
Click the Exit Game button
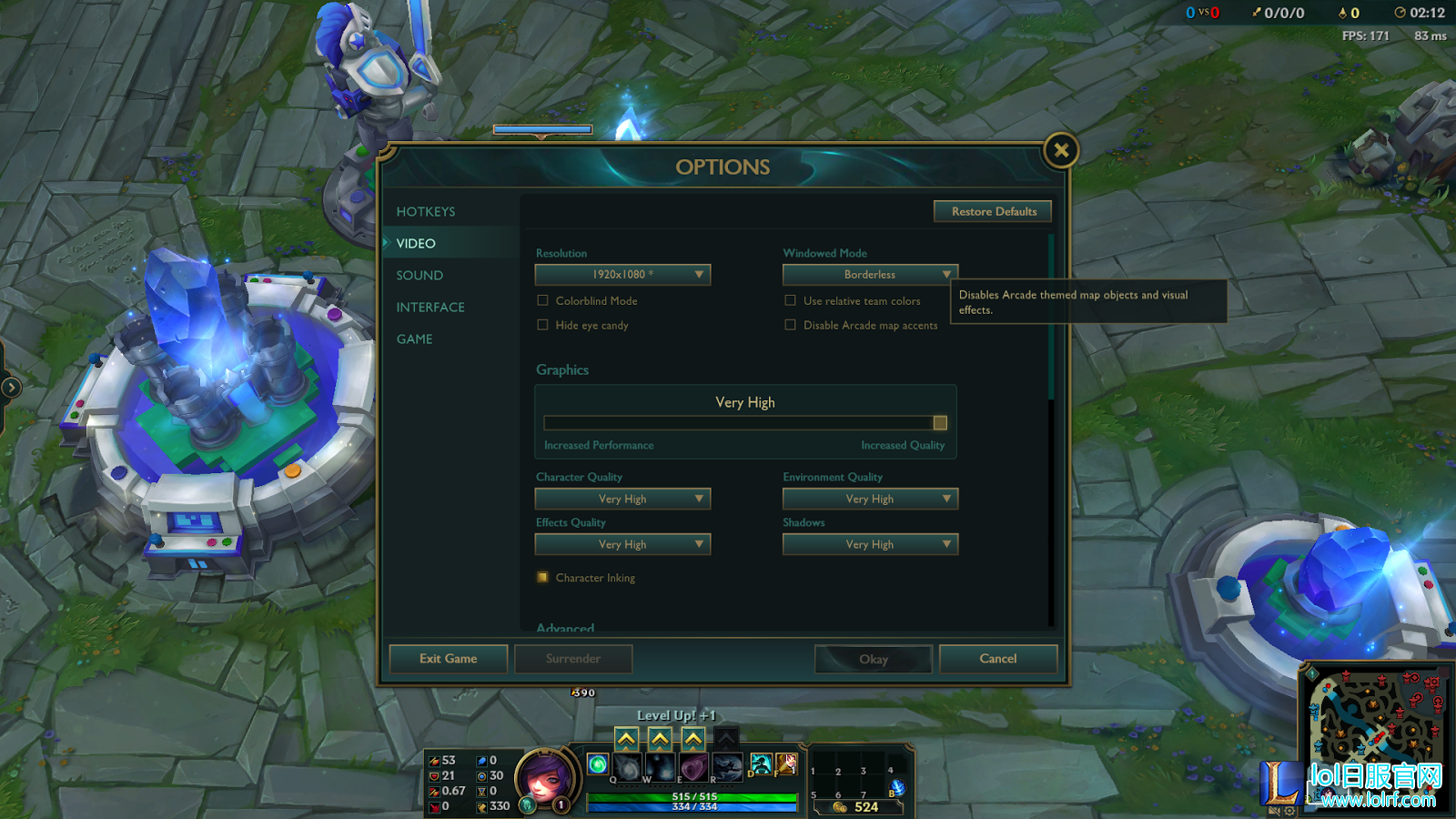click(x=448, y=659)
